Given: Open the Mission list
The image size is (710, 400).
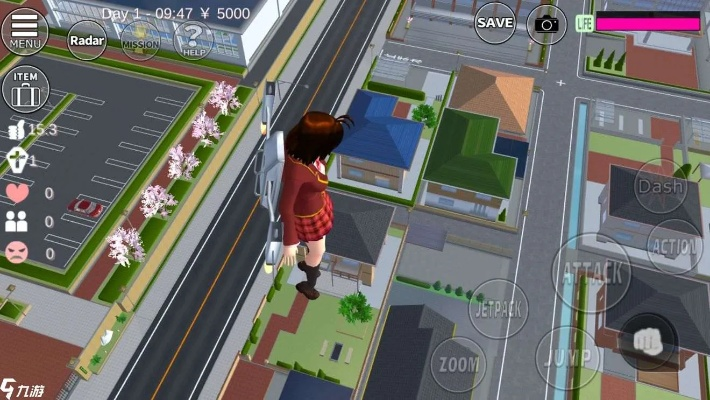Looking at the screenshot, I should (140, 41).
